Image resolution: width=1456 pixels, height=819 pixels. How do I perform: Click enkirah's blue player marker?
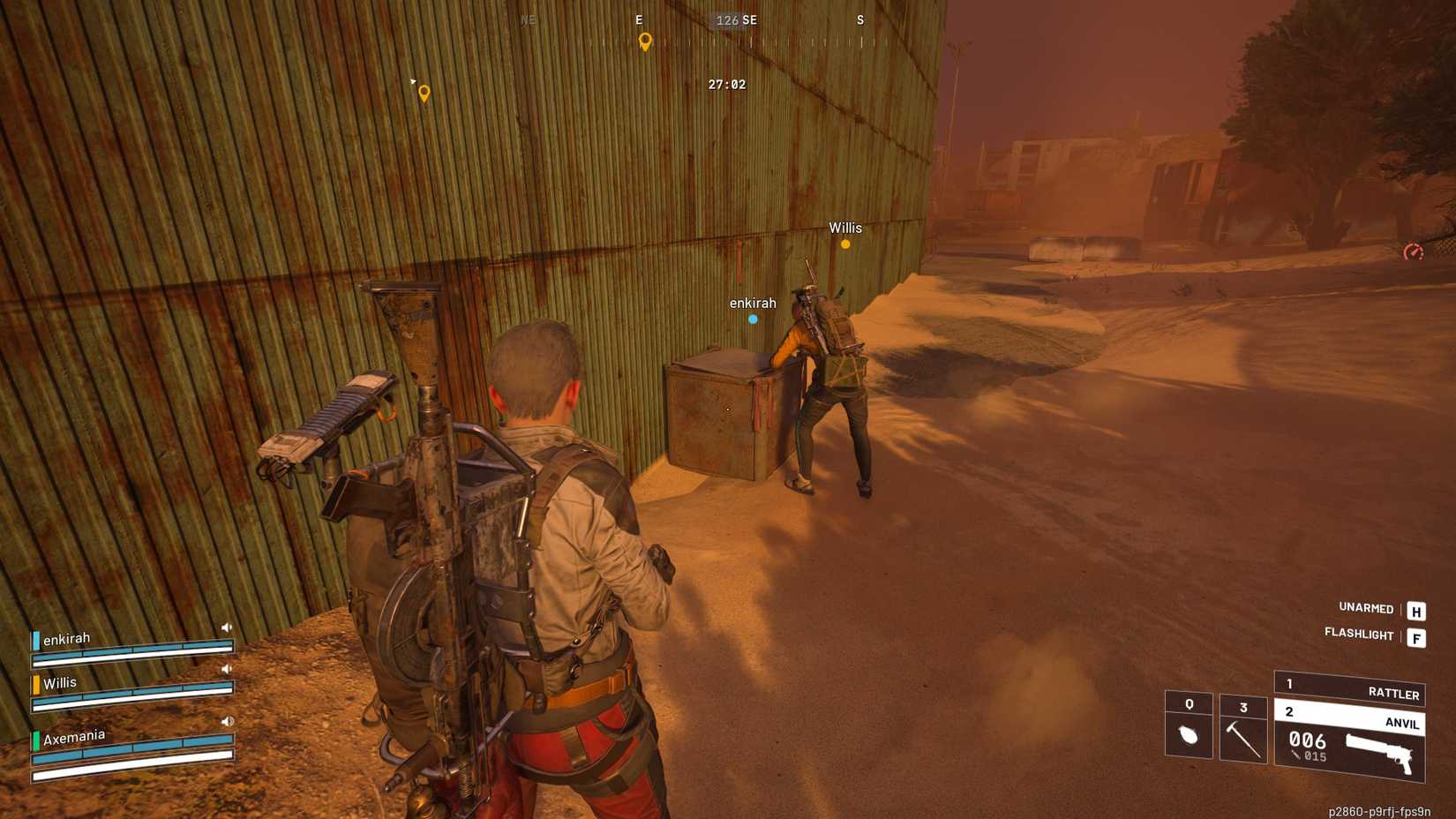point(753,319)
